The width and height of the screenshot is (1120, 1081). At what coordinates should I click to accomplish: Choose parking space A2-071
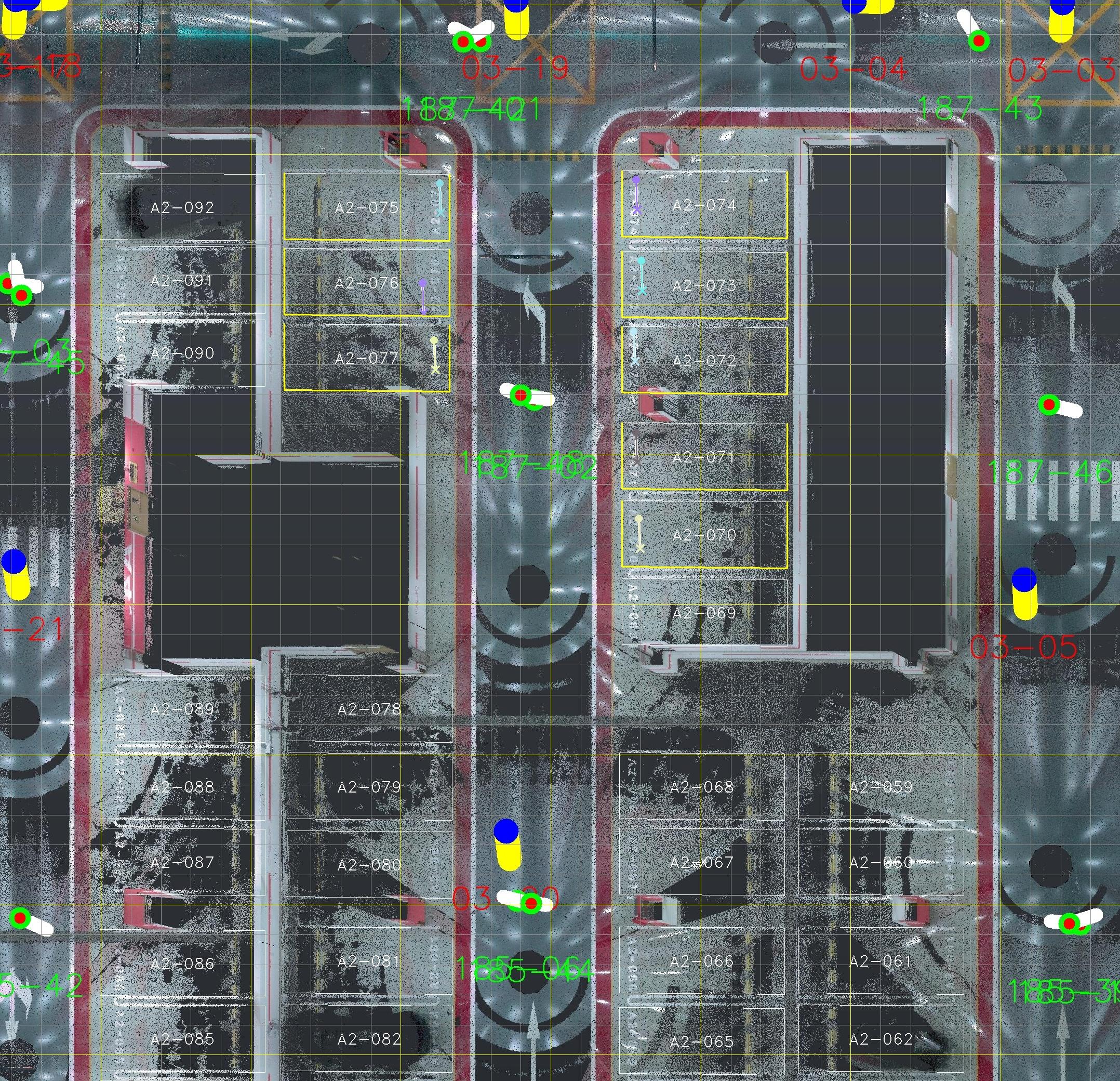click(x=704, y=457)
